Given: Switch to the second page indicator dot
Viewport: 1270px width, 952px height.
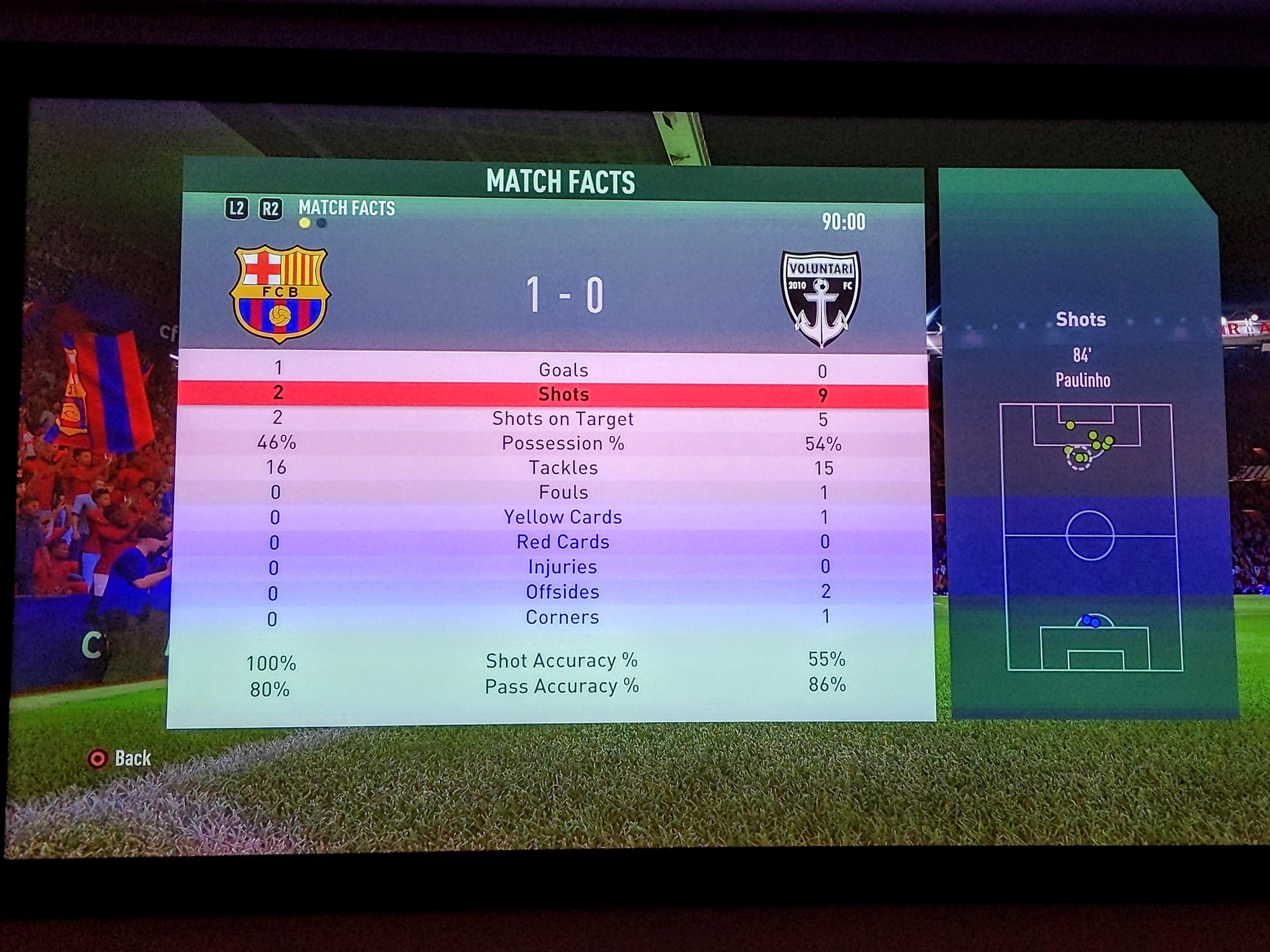Looking at the screenshot, I should click(321, 223).
